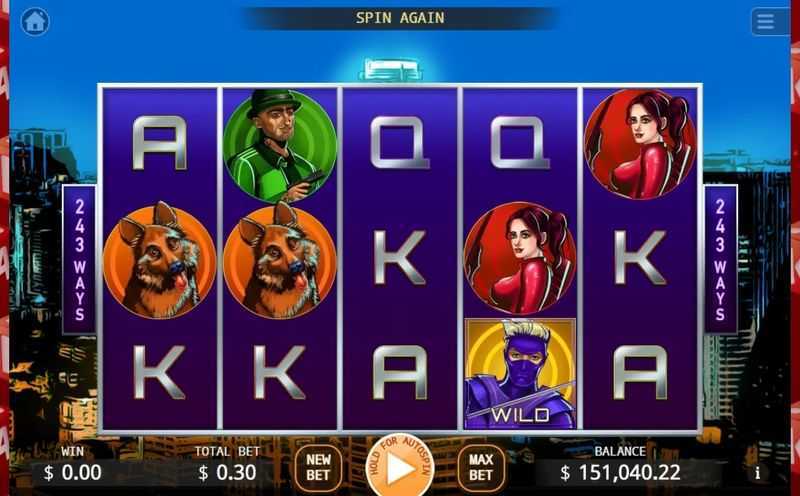Click the New Bet button
The width and height of the screenshot is (800, 496).
pyautogui.click(x=318, y=466)
